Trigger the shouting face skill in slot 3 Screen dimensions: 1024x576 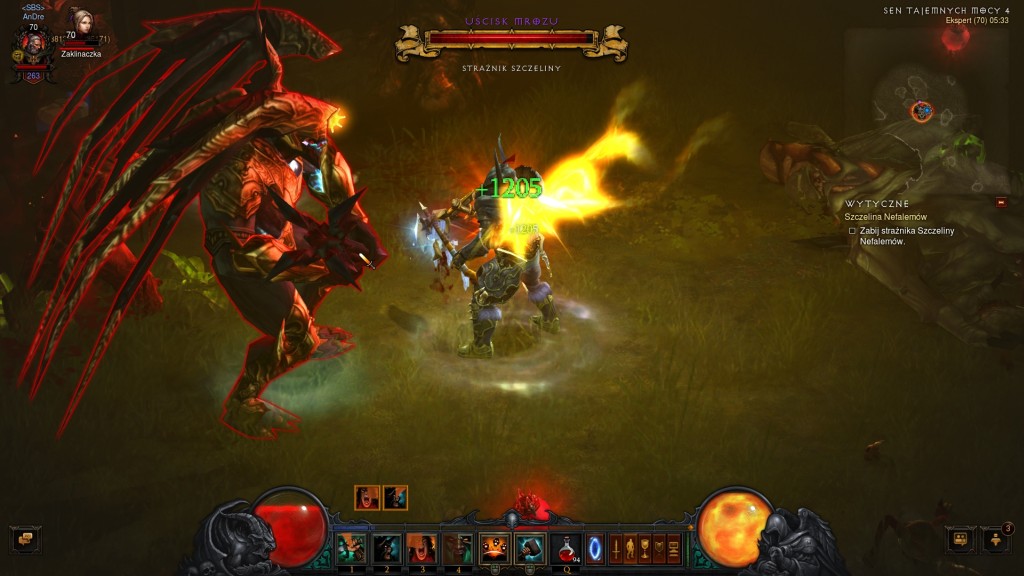pos(421,547)
